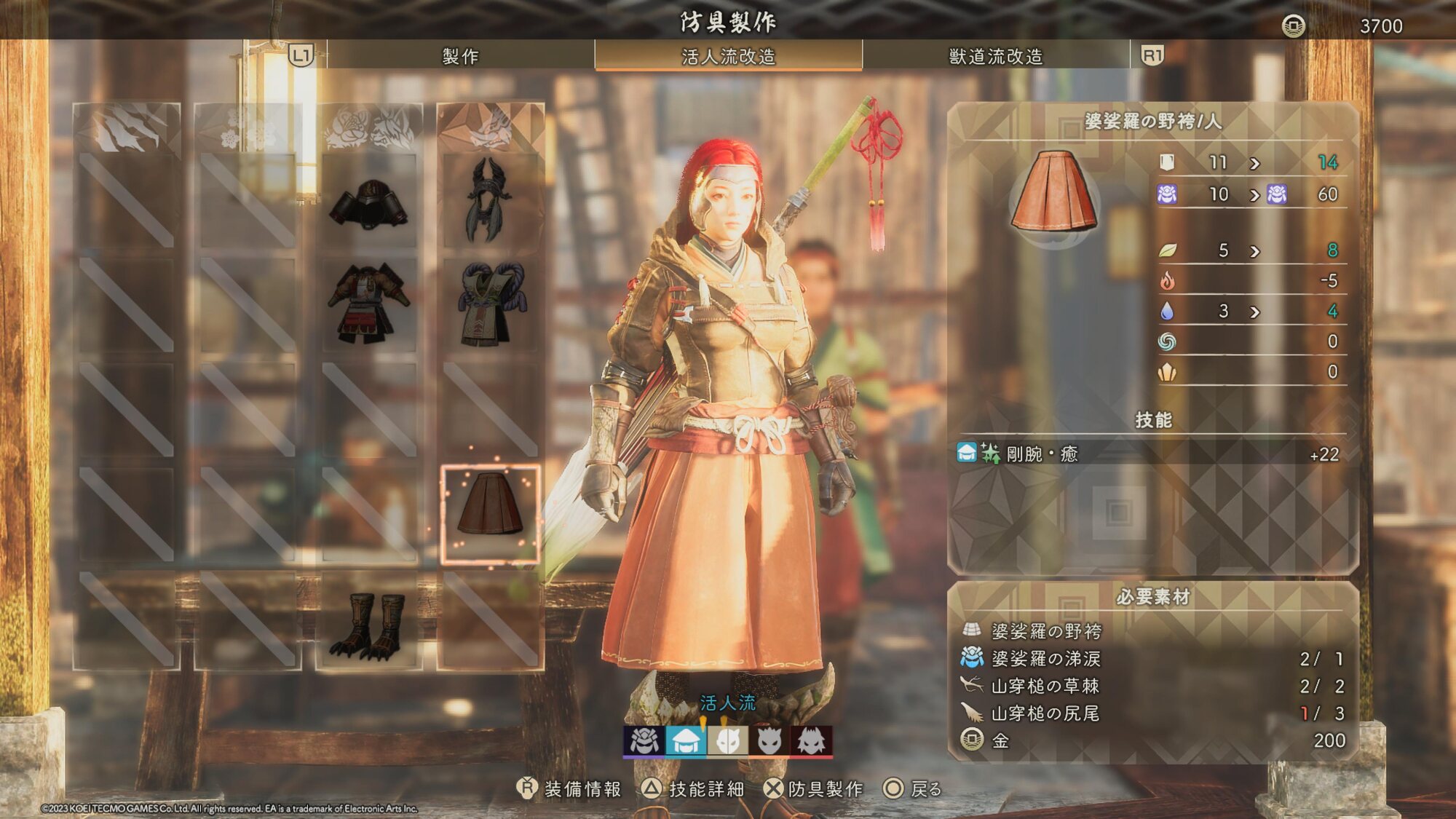The width and height of the screenshot is (1456, 819).
Task: Choose the black kabuto helmet slot
Action: pyautogui.click(x=369, y=202)
